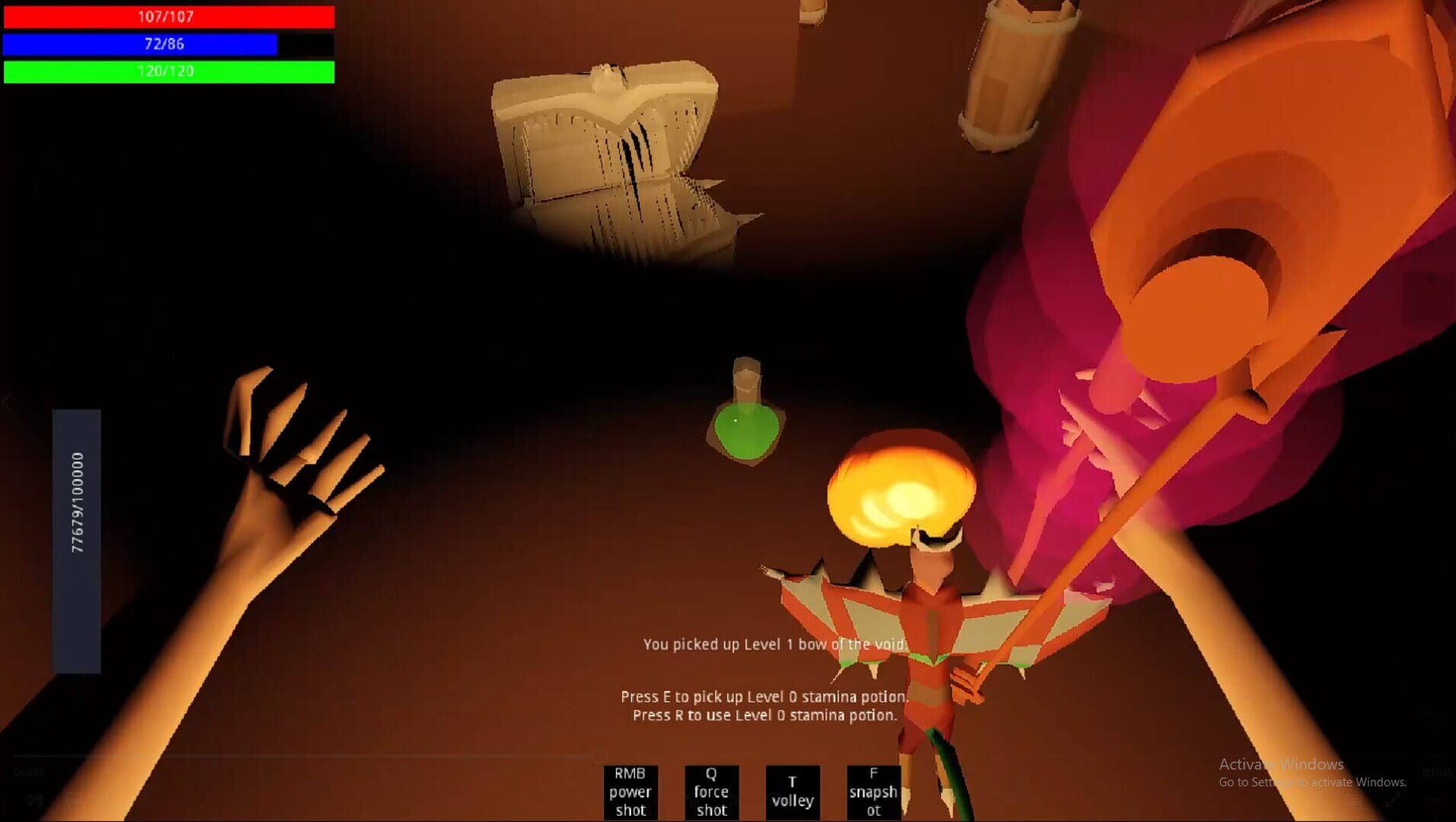Image resolution: width=1456 pixels, height=822 pixels.
Task: Trigger the F snapshot ability
Action: coord(873,792)
